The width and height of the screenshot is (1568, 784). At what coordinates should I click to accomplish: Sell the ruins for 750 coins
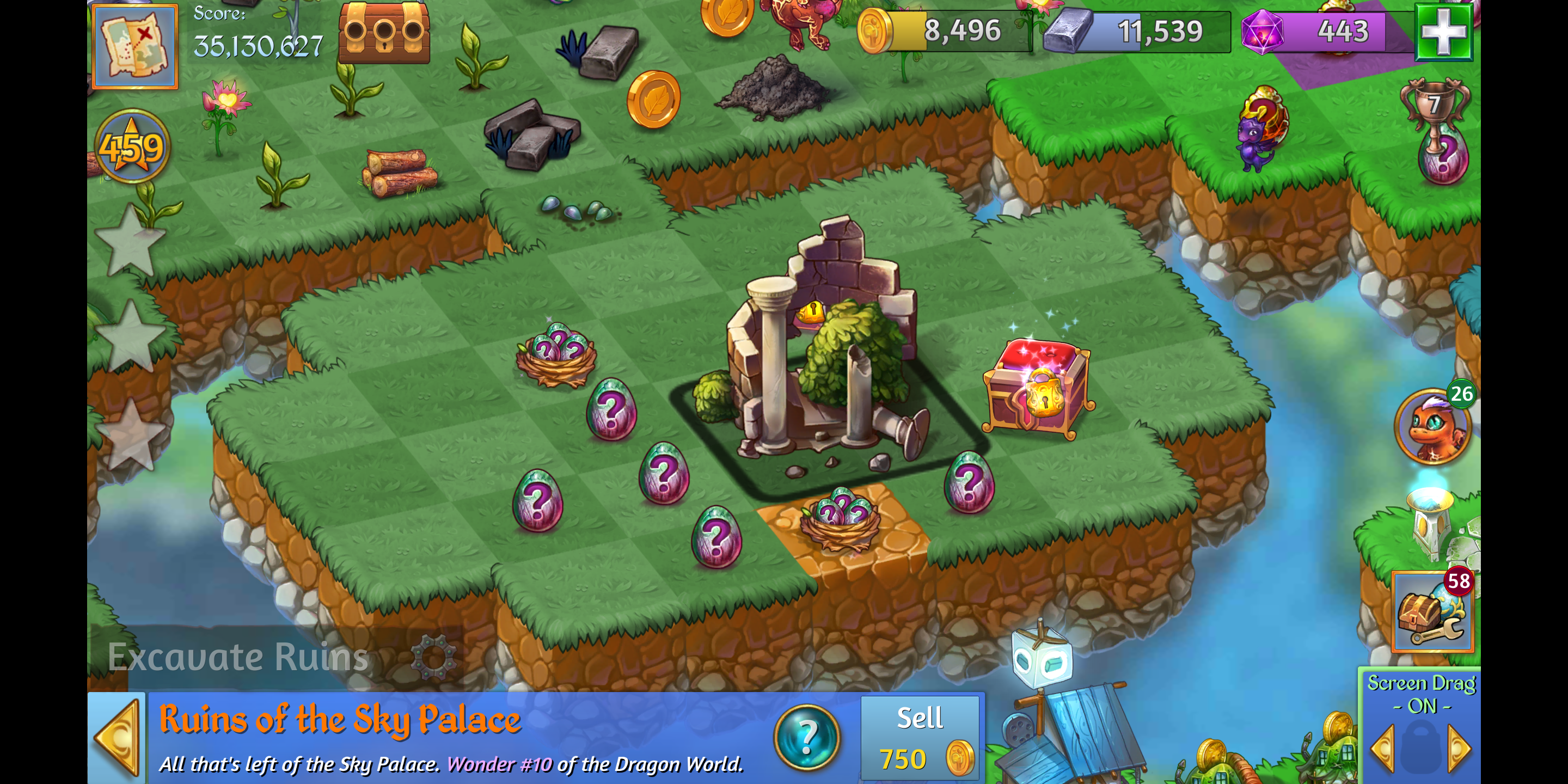click(920, 738)
